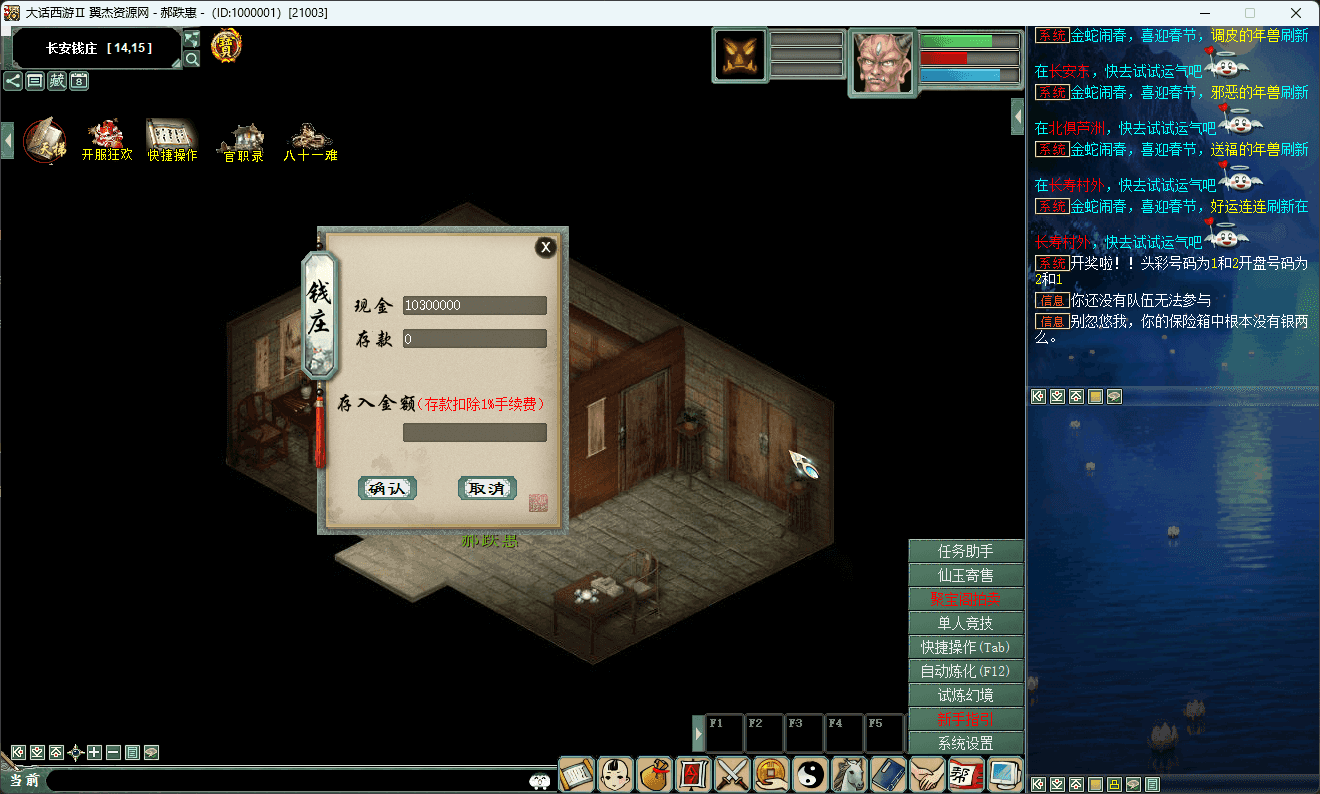
Task: Open 试炼幻境 from the menu
Action: tap(965, 695)
